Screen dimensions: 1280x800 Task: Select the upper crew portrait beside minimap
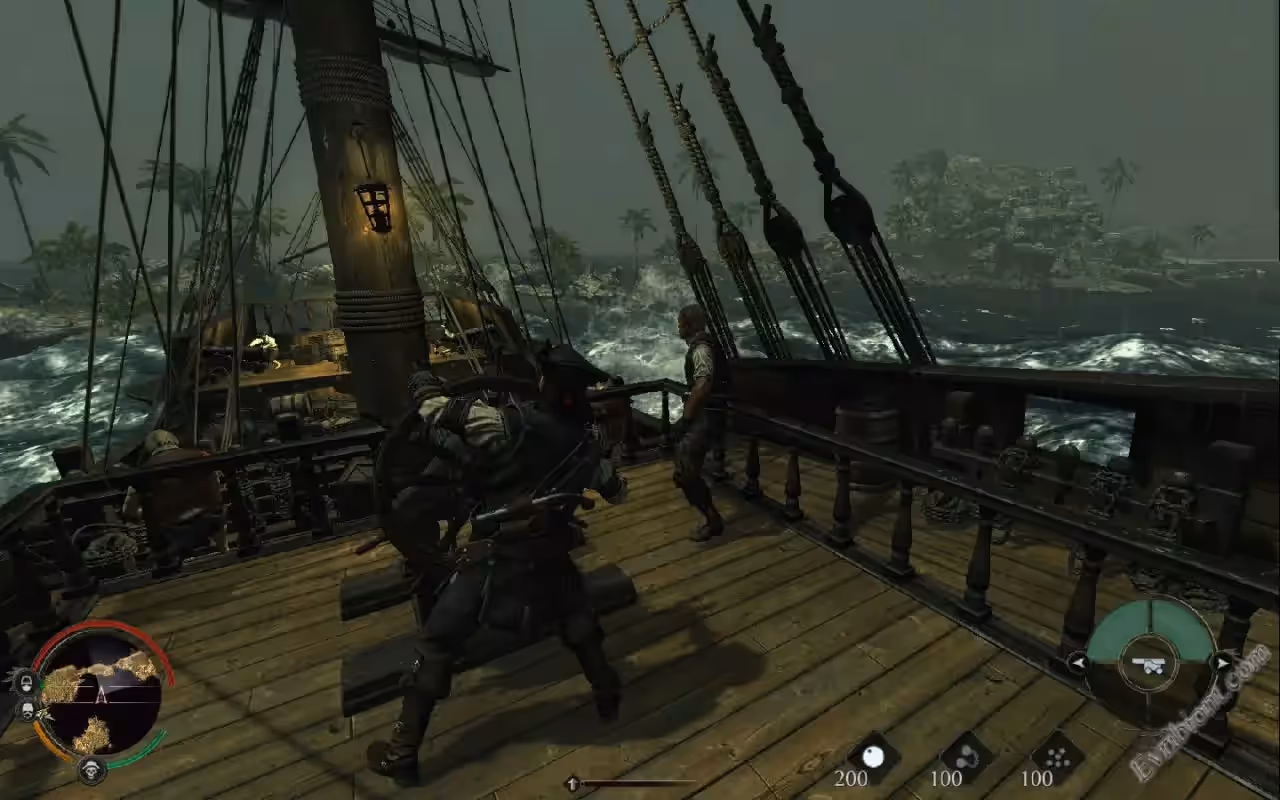[25, 683]
